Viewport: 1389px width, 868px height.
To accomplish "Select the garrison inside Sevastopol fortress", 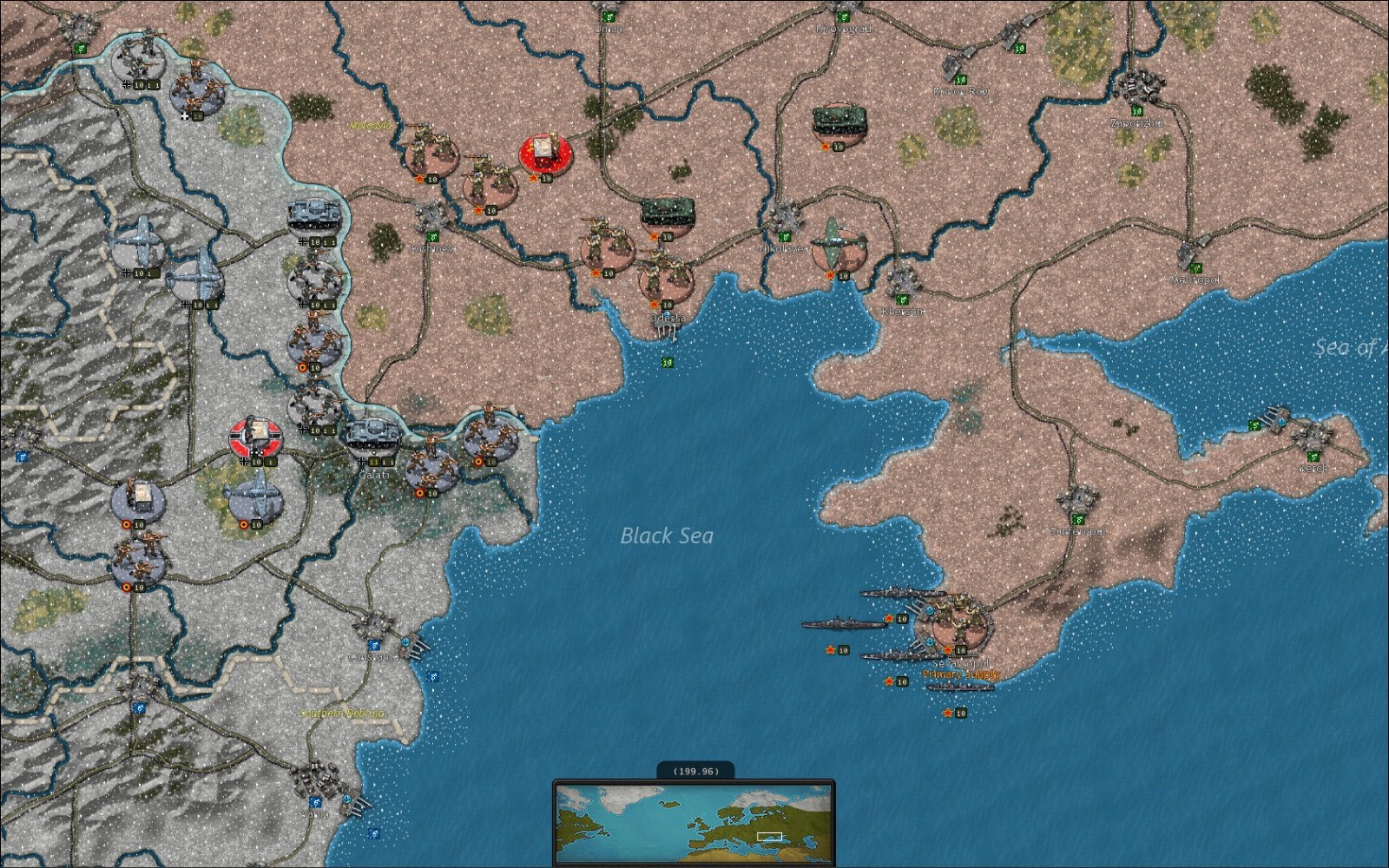I will [x=959, y=621].
